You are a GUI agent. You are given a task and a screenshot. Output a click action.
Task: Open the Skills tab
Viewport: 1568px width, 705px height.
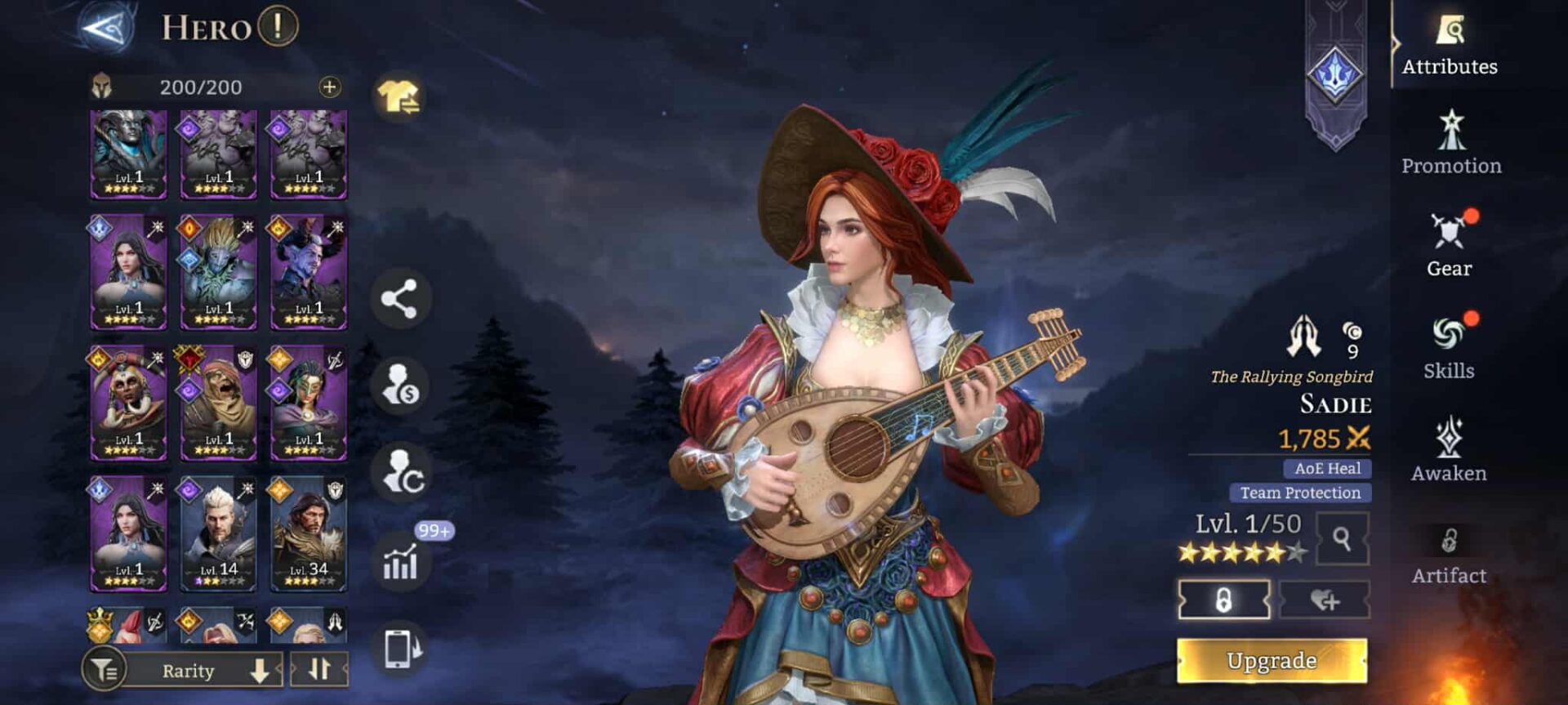tap(1449, 348)
